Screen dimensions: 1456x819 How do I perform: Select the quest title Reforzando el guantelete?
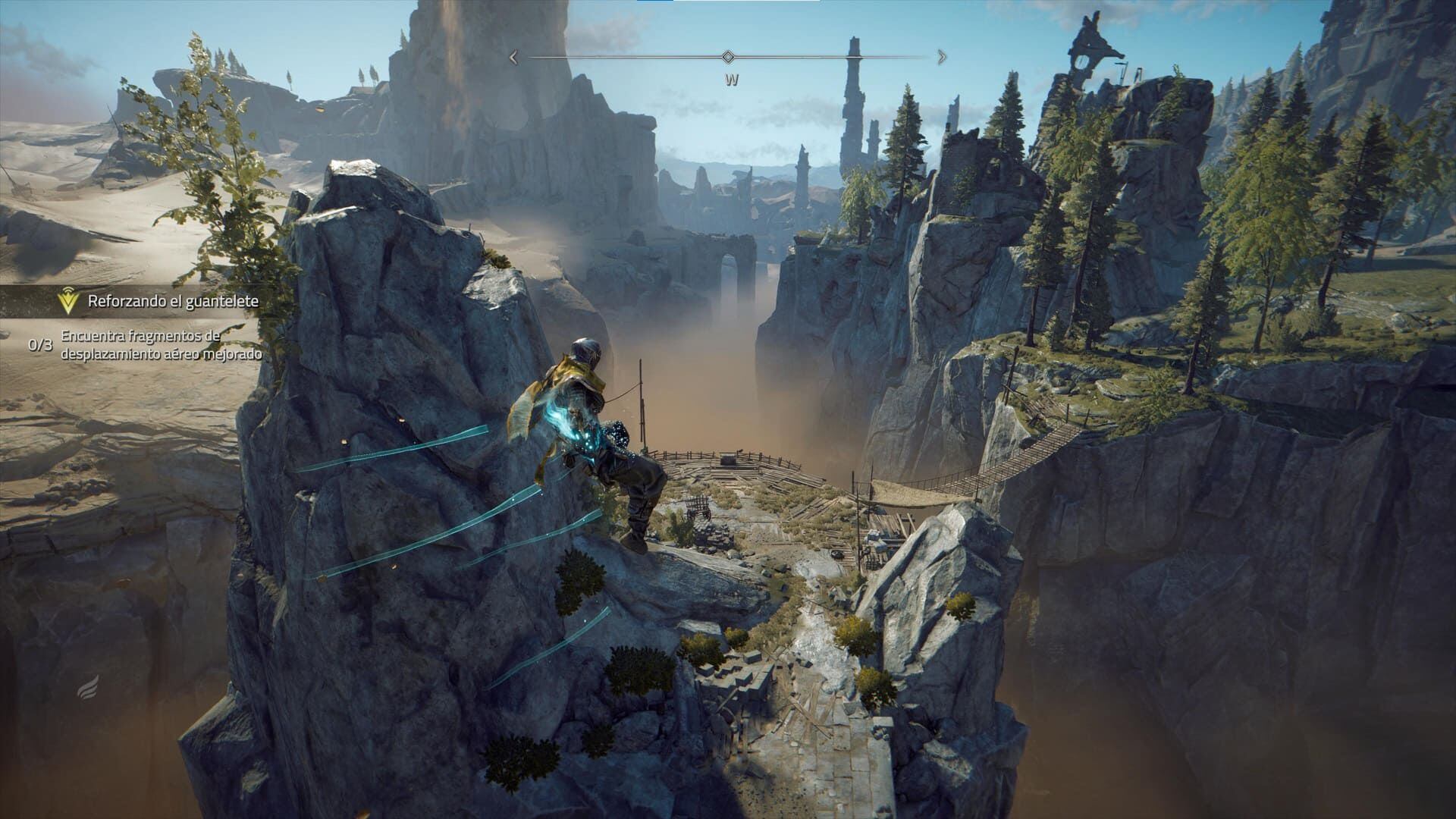[173, 301]
